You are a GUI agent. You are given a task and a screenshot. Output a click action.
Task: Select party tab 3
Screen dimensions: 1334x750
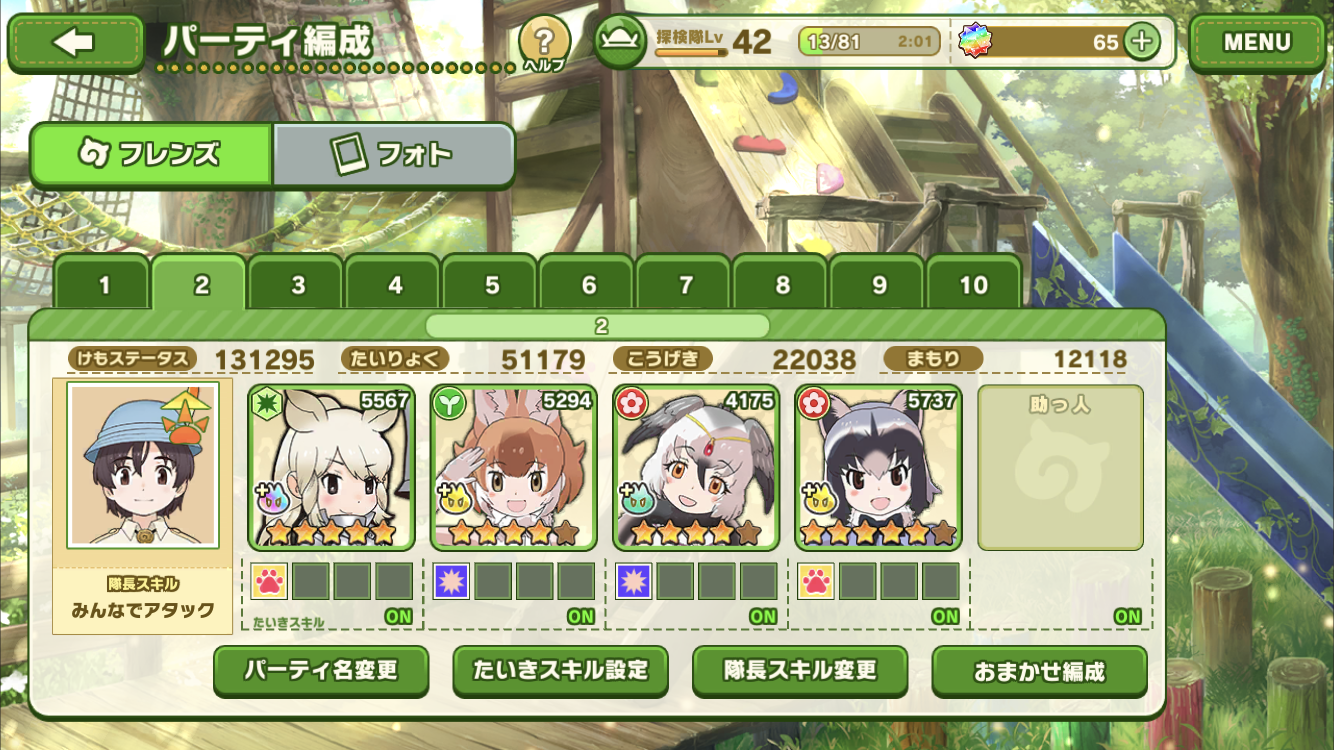click(x=298, y=286)
